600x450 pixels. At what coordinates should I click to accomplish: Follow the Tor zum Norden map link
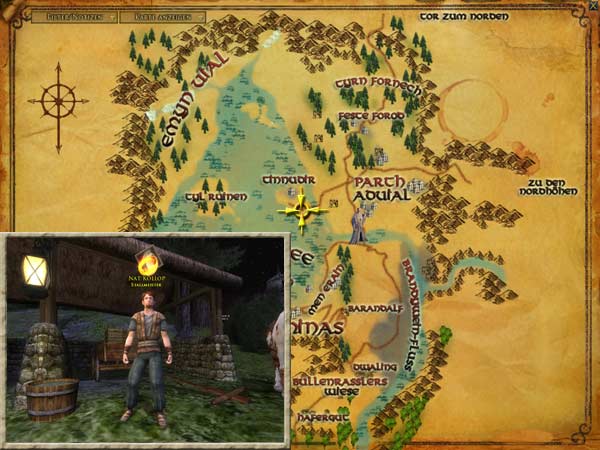click(463, 17)
